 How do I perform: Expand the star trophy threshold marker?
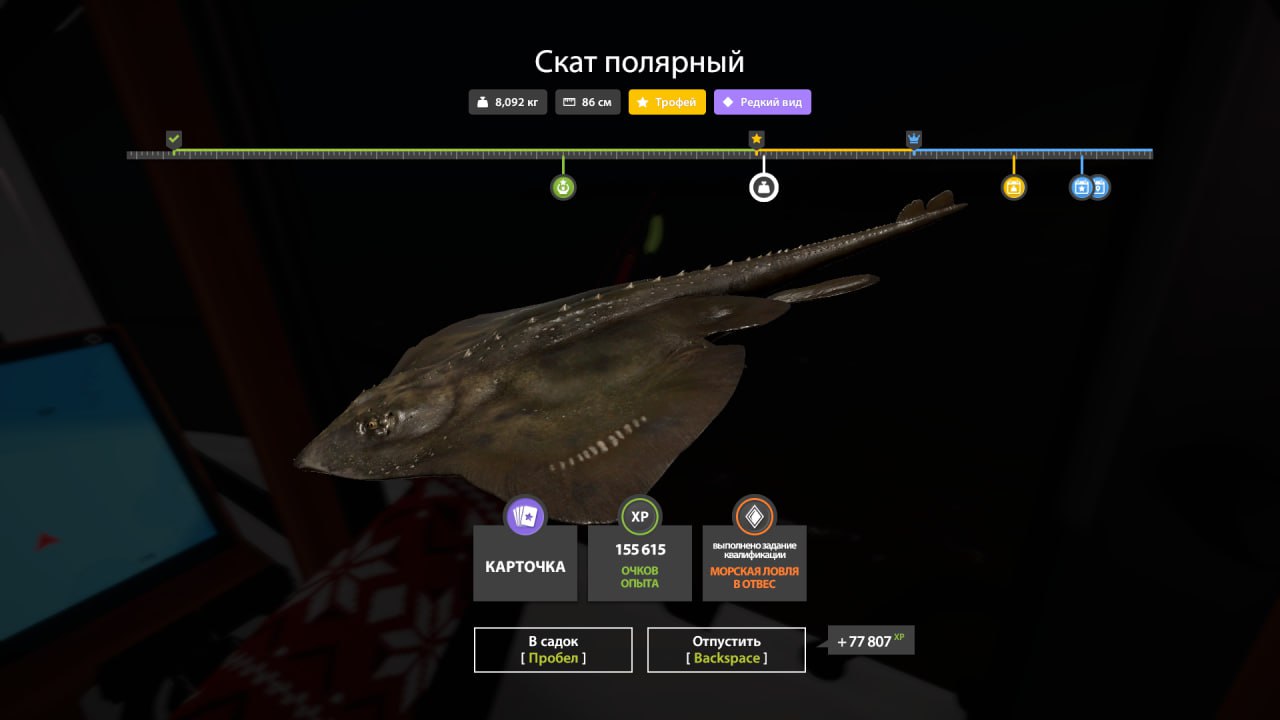click(757, 138)
